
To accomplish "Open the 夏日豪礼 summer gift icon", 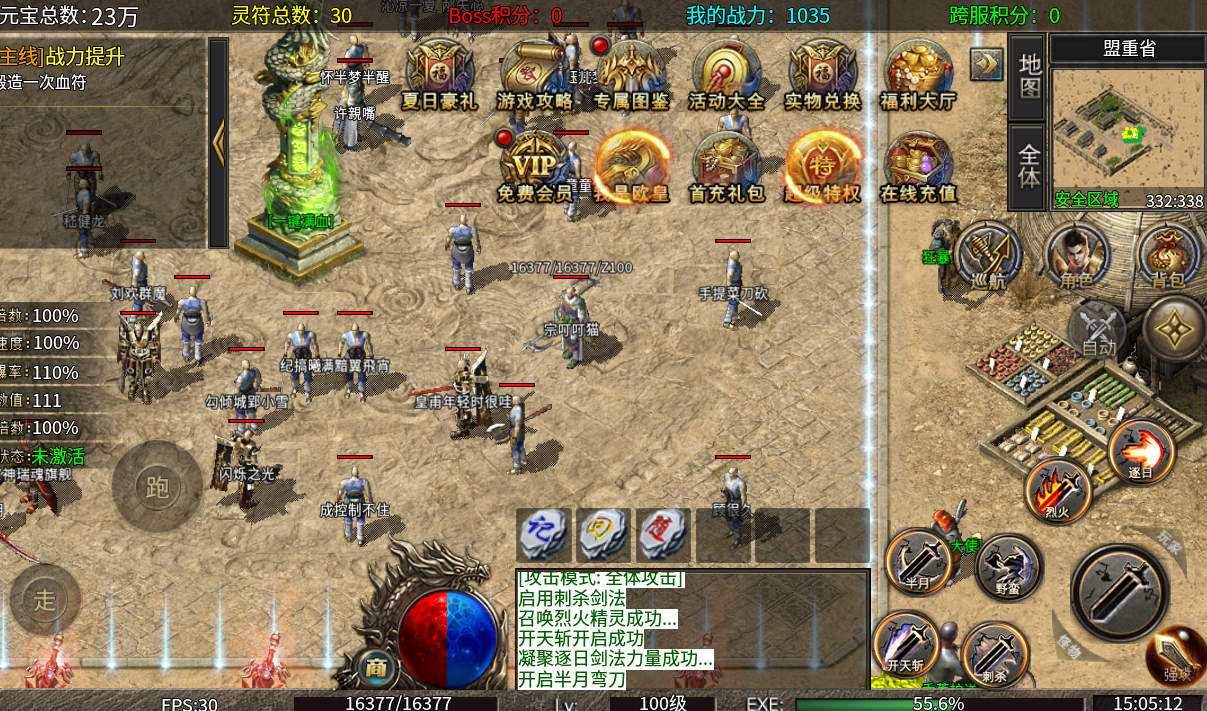I will (439, 73).
